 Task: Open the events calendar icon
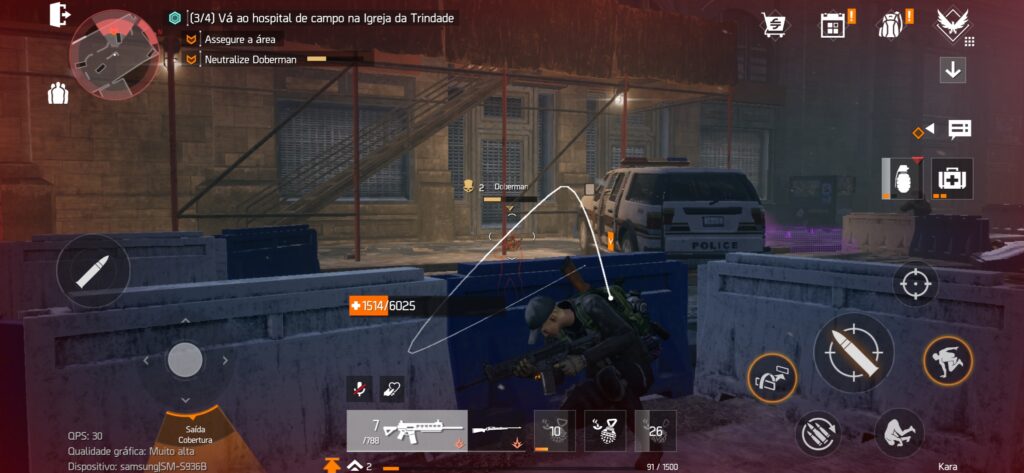[832, 25]
